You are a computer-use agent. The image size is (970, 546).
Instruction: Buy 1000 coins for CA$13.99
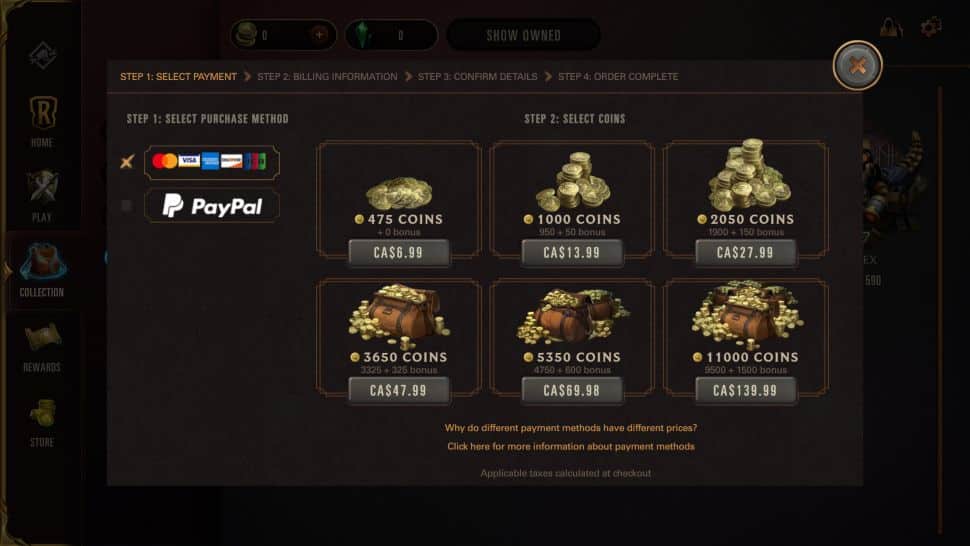(x=572, y=253)
